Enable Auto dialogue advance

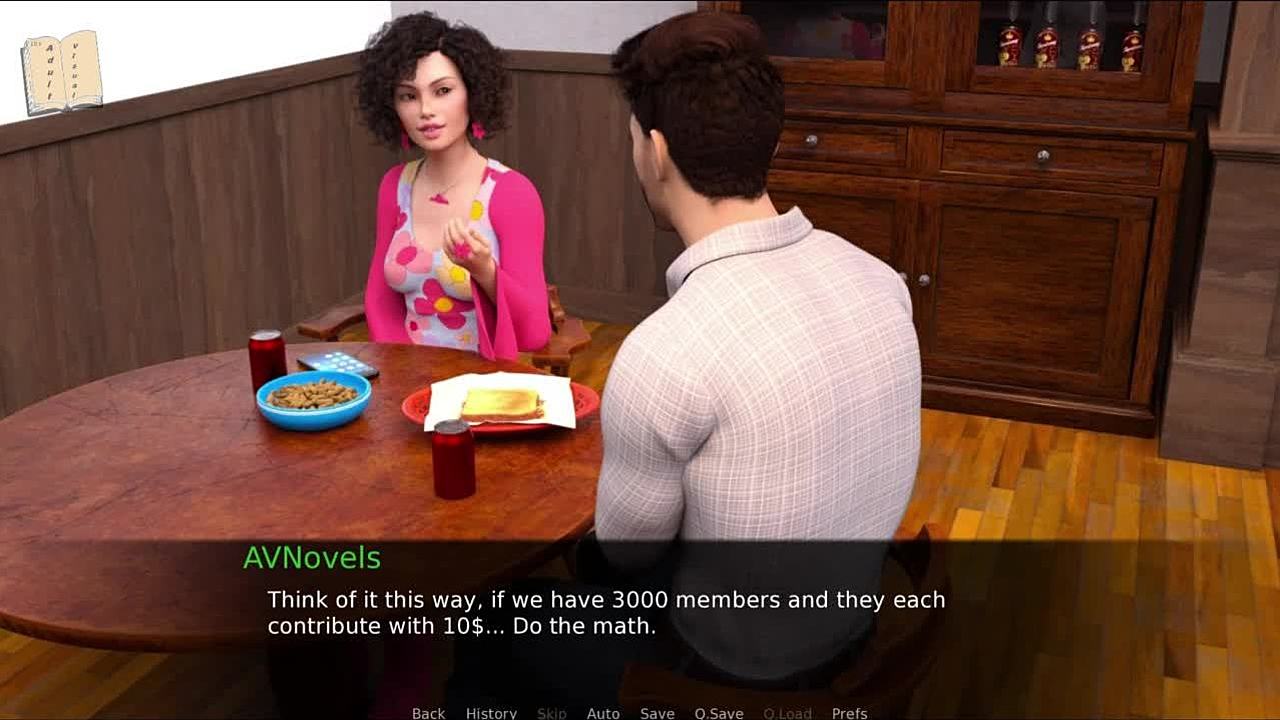(603, 713)
